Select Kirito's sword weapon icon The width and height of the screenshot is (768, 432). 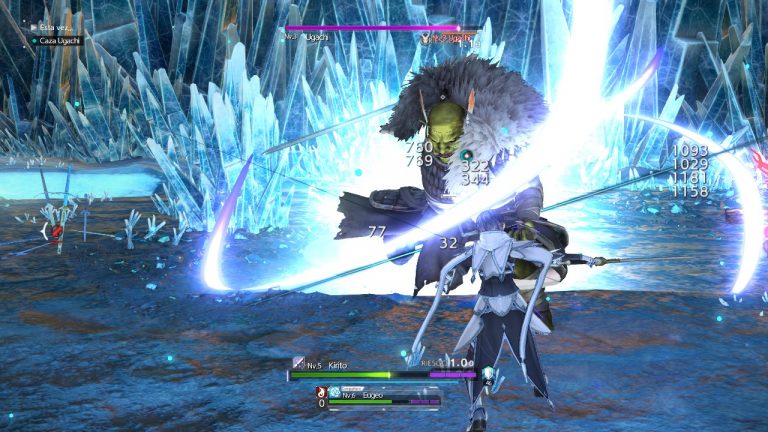pos(298,364)
